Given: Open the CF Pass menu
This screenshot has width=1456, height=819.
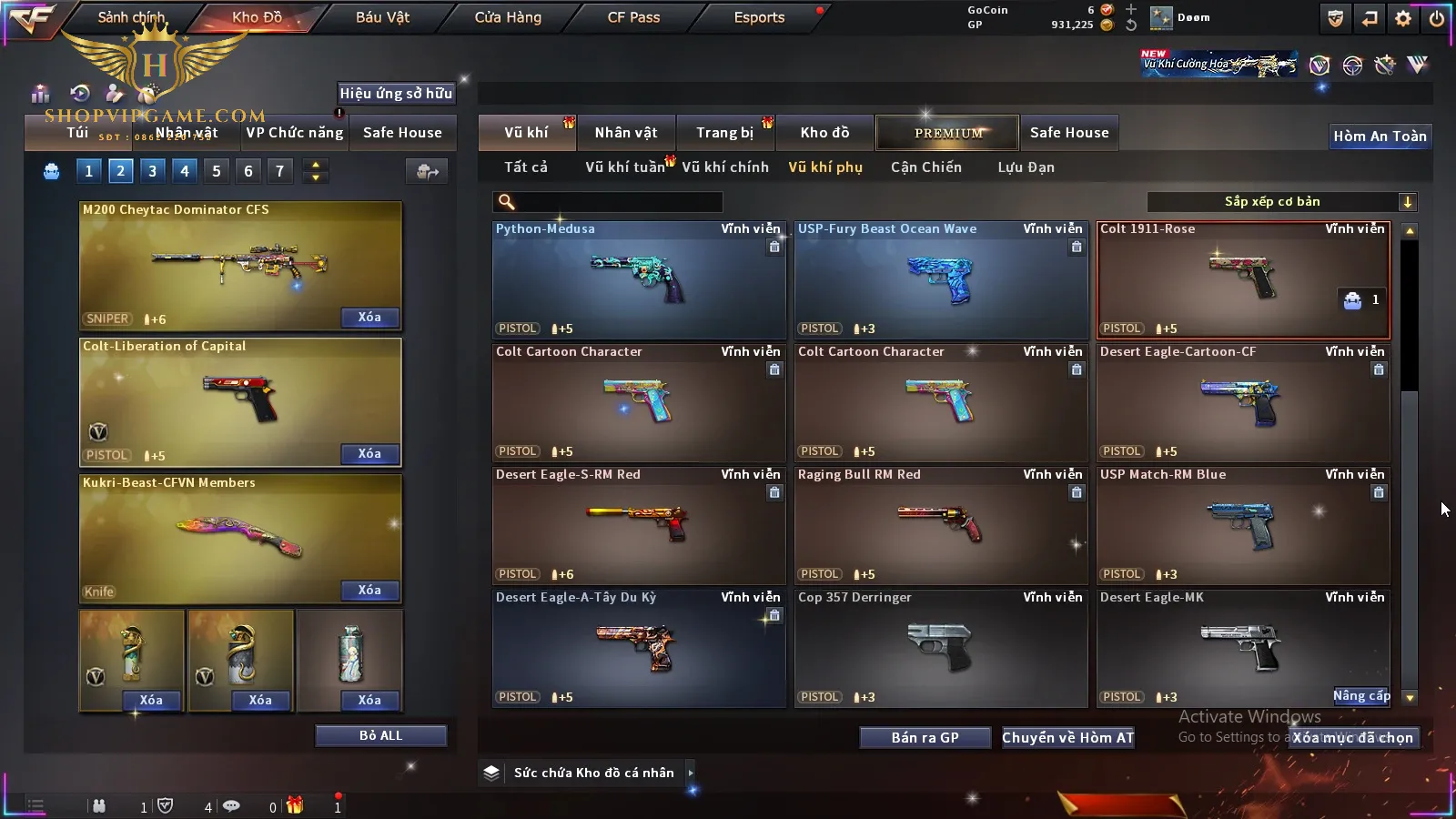Looking at the screenshot, I should tap(633, 17).
